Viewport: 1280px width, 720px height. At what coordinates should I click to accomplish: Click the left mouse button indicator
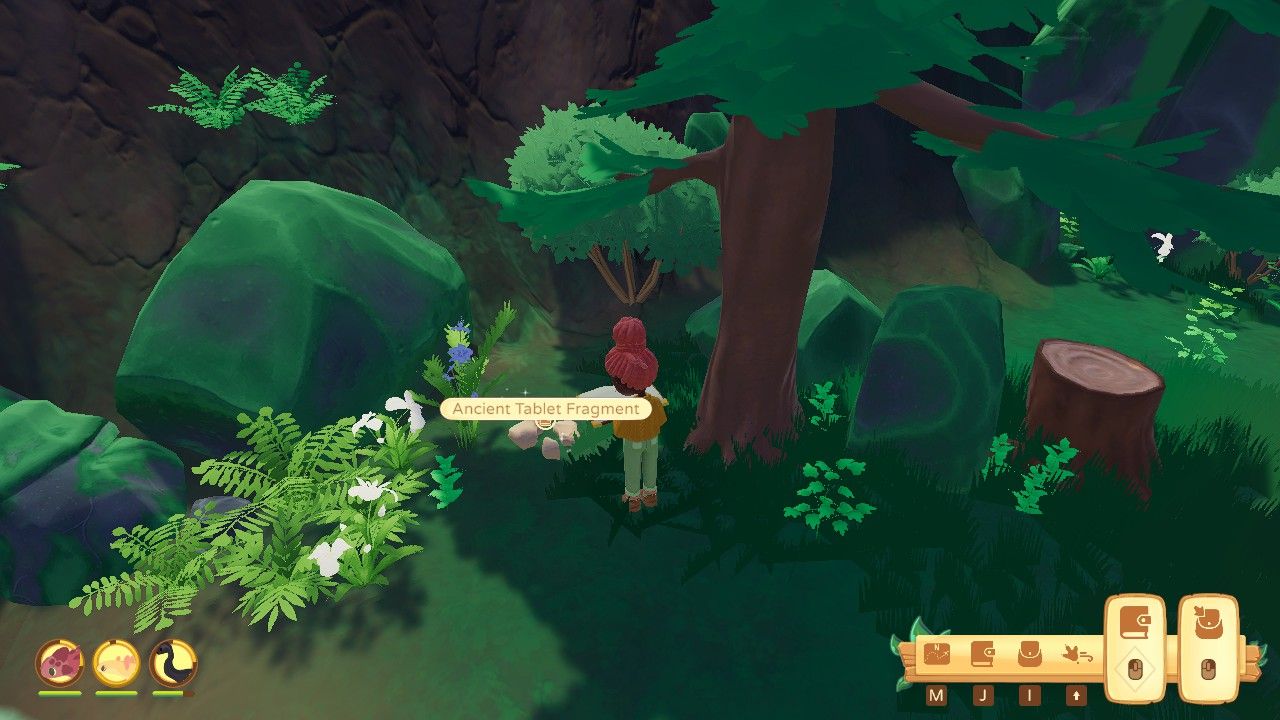tap(1135, 667)
